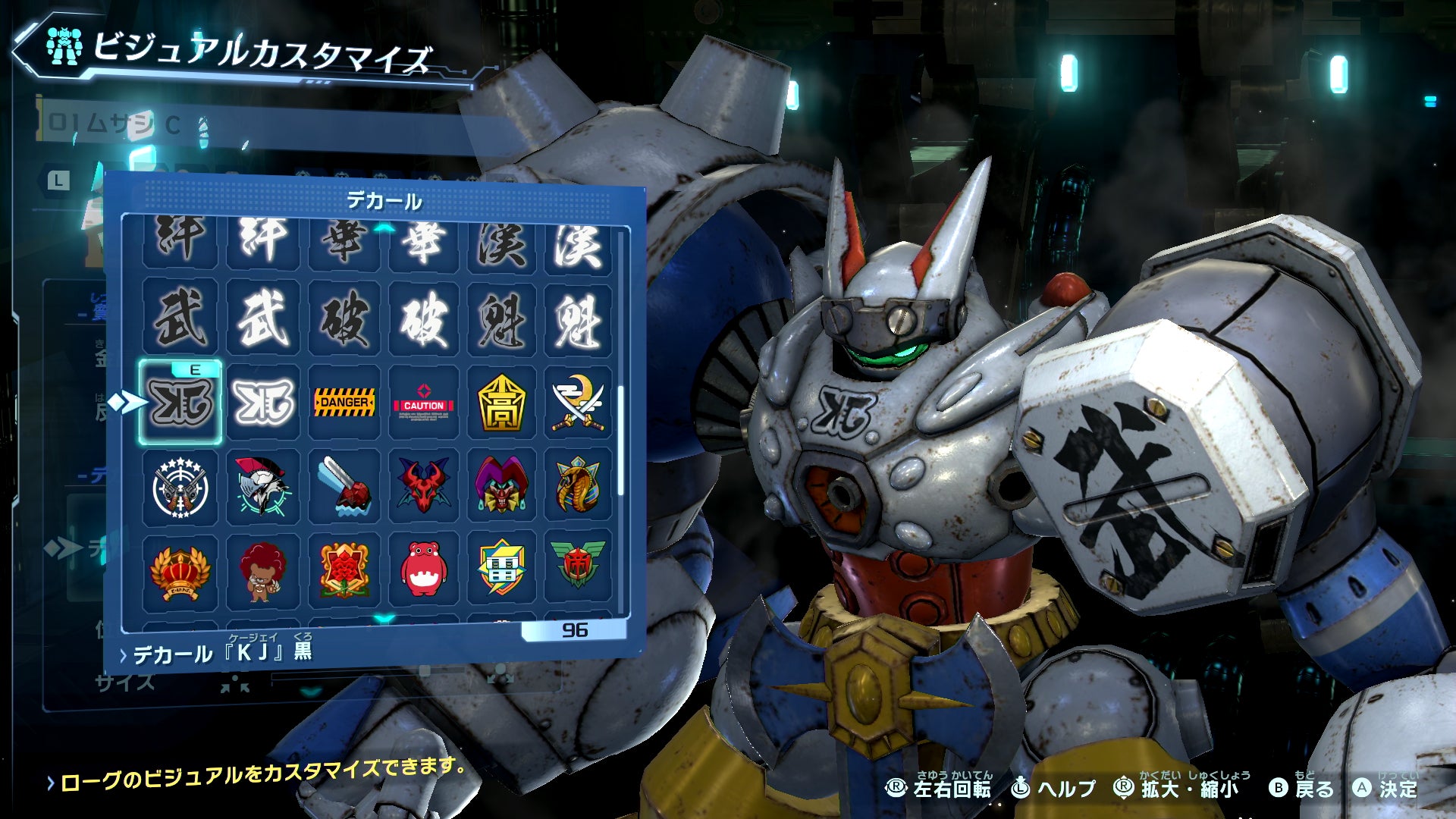The image size is (1456, 819).
Task: Choose the gold pentagon kanji emblem
Action: (501, 403)
